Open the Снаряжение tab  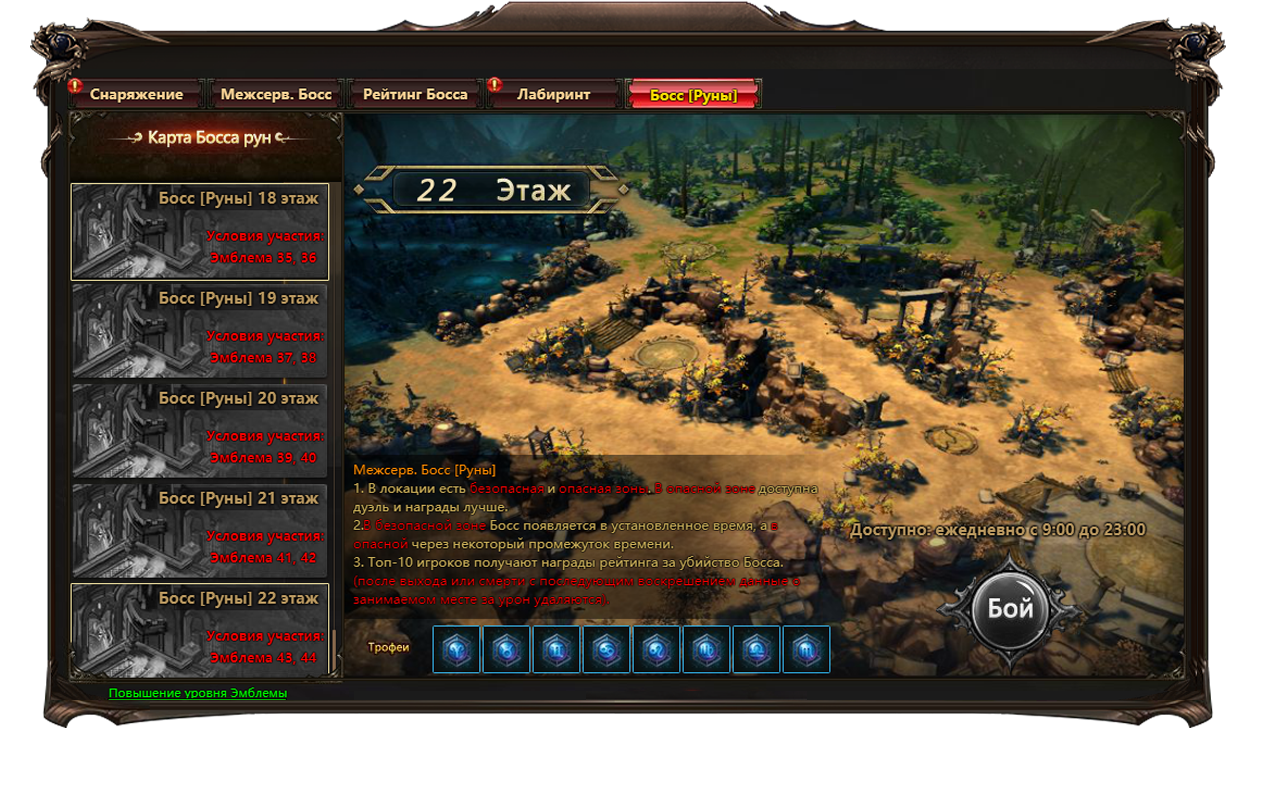(136, 95)
